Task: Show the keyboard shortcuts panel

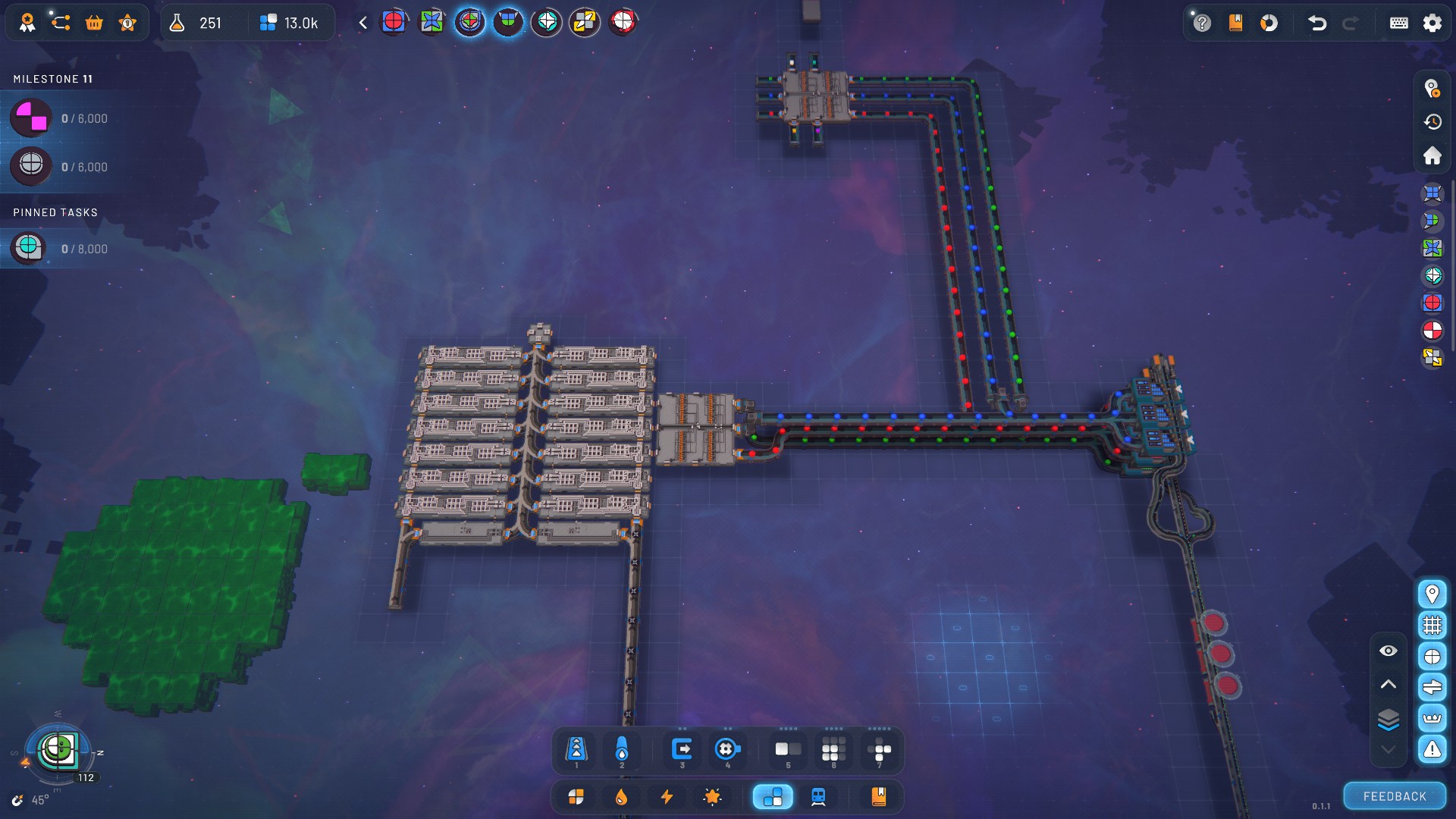Action: pos(1398,23)
